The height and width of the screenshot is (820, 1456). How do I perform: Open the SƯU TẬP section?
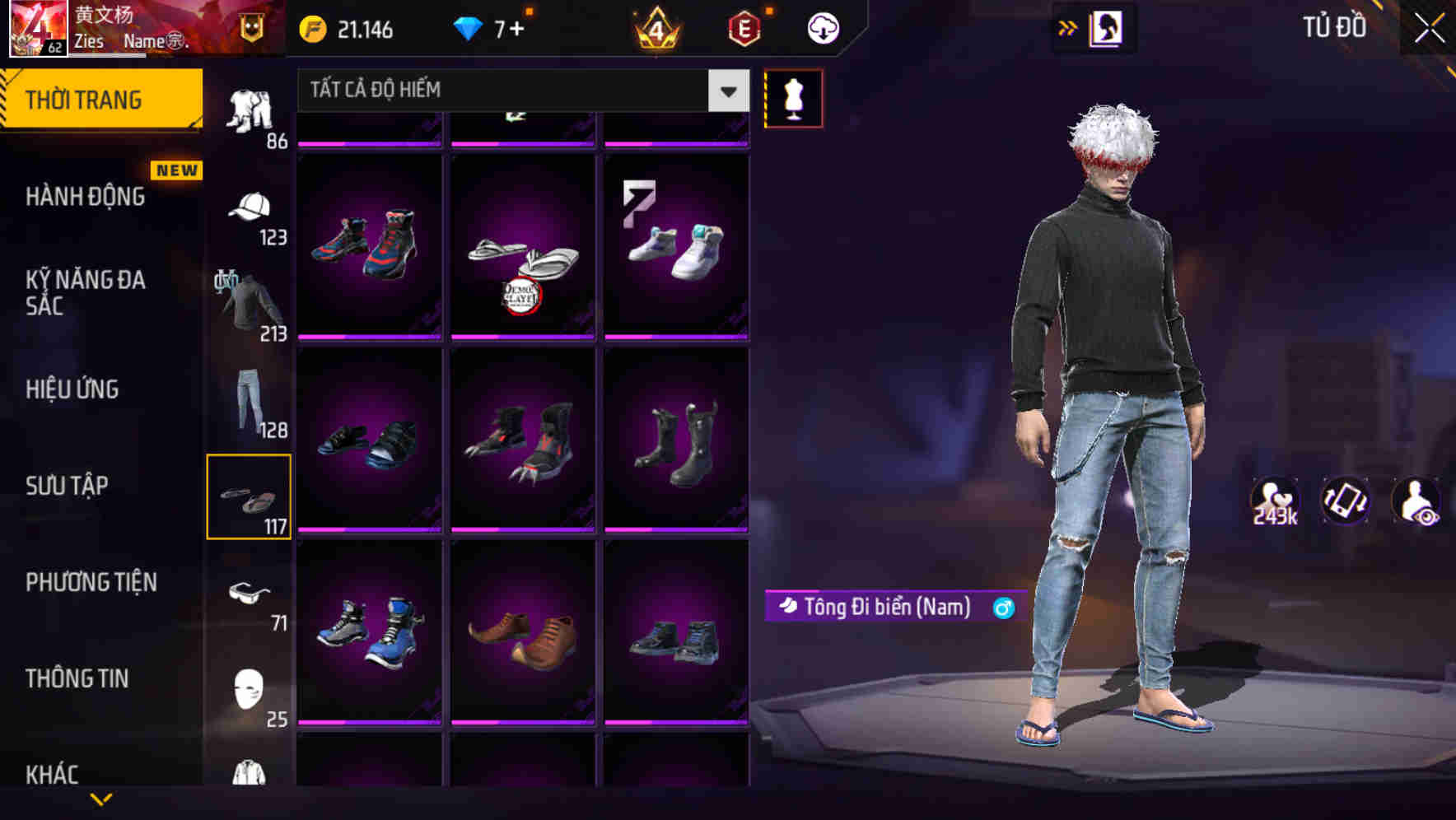(x=68, y=486)
